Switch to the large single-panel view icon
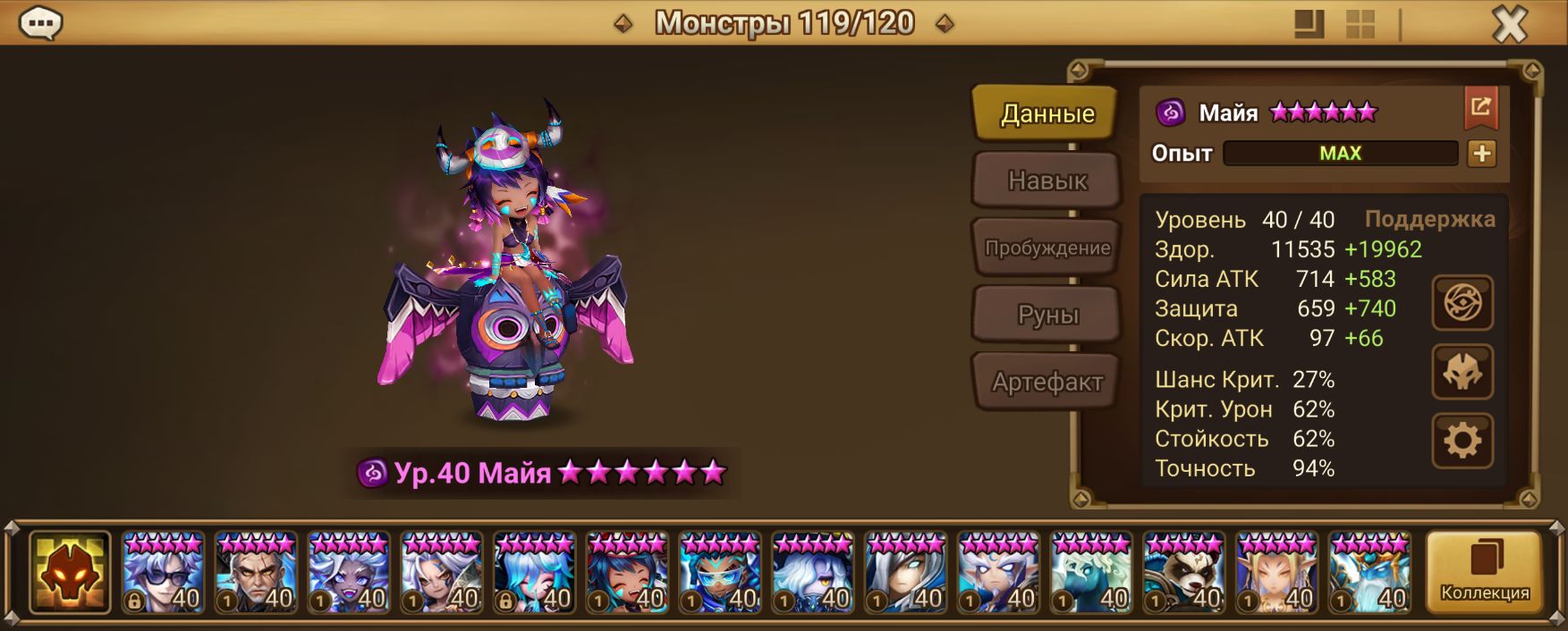Screen dimensions: 1568x631 click(1309, 24)
